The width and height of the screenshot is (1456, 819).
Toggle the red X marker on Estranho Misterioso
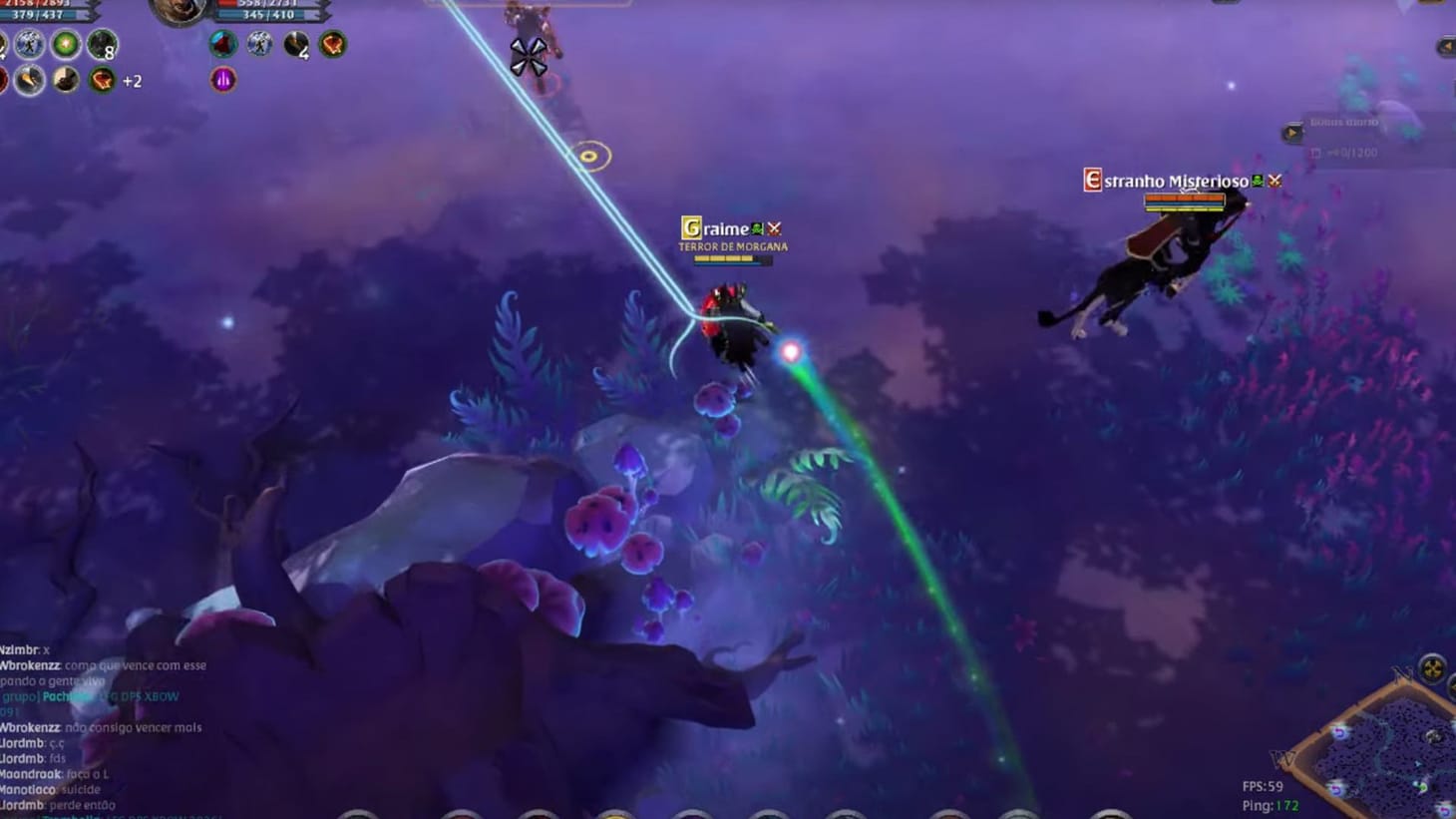(1274, 182)
